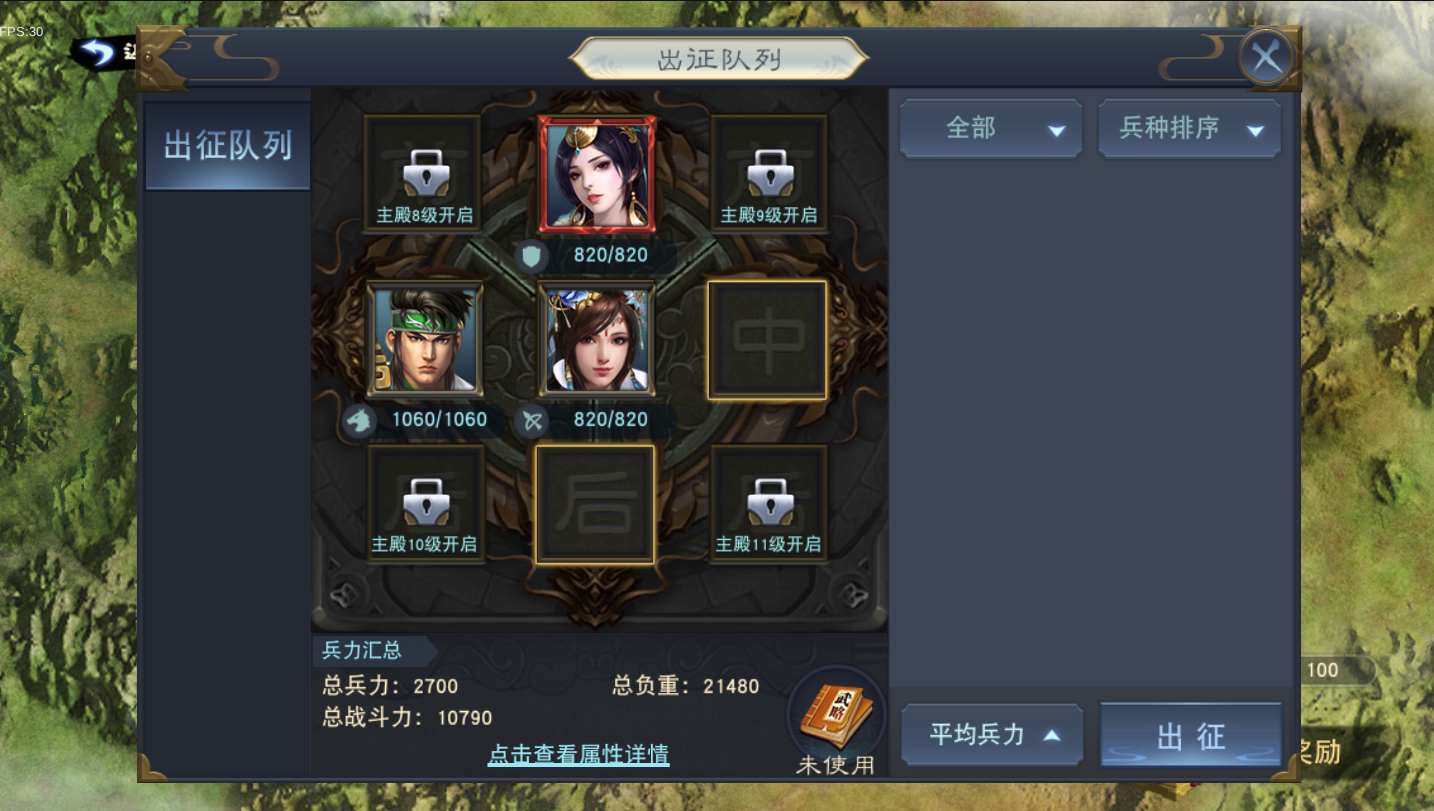Close the 出征队列 window
Image resolution: width=1434 pixels, height=811 pixels.
tap(1266, 57)
